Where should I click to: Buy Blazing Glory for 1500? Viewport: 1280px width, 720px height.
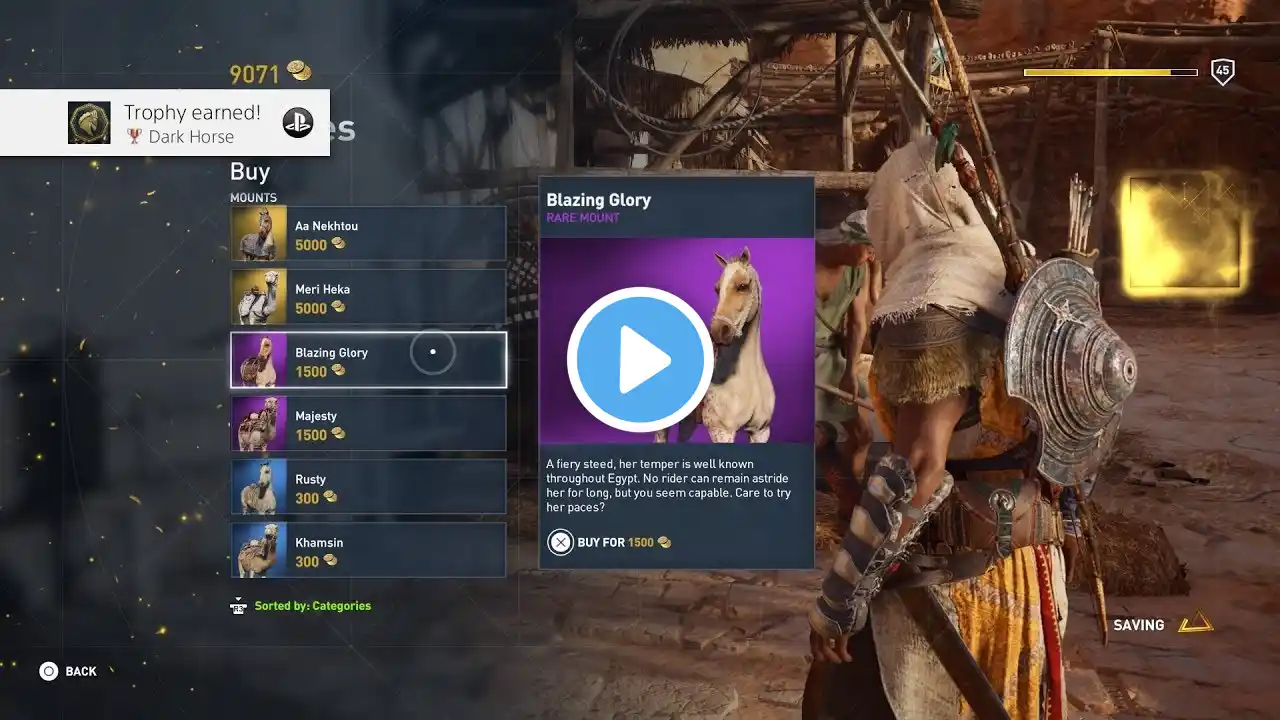608,542
